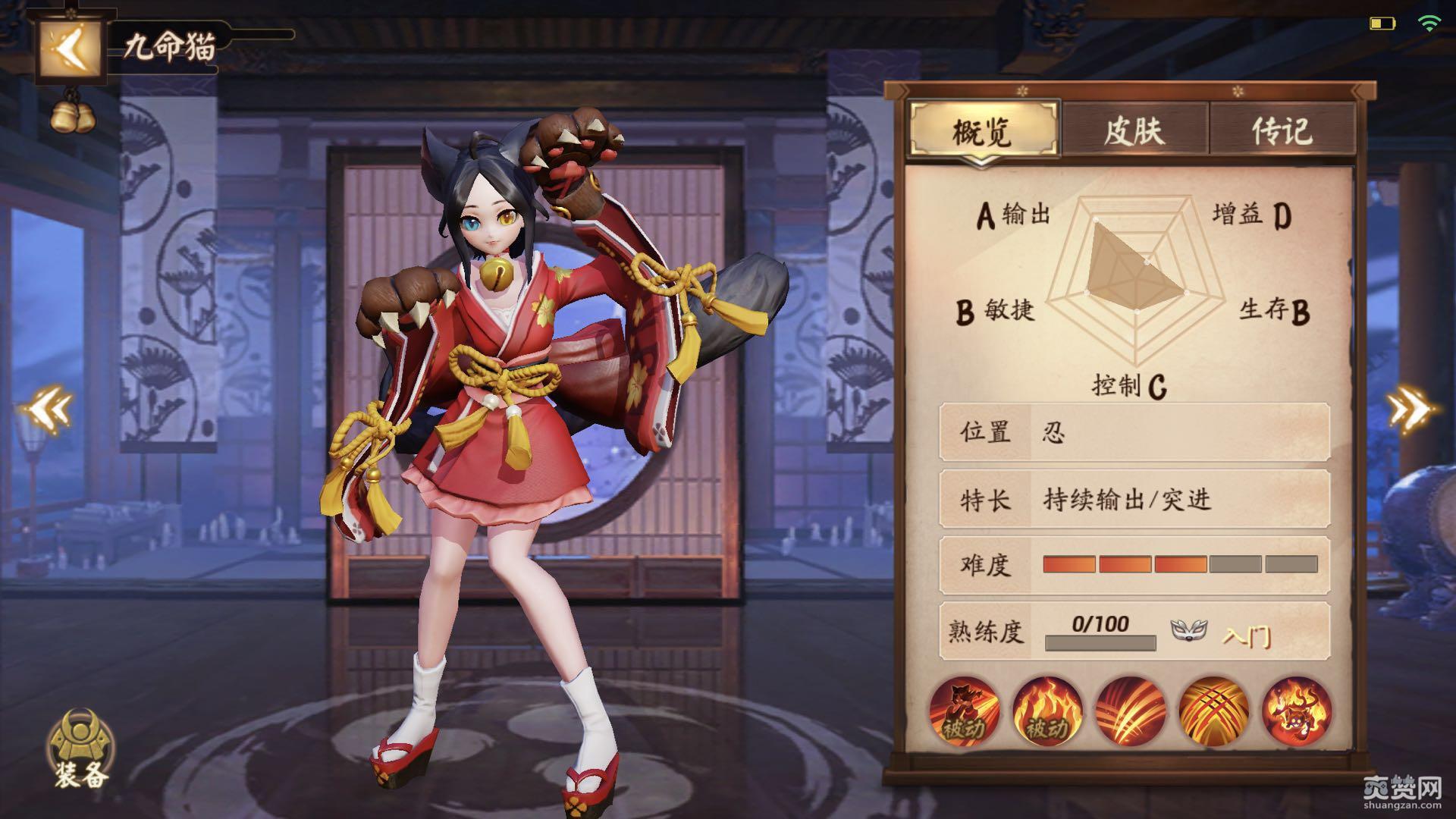Inspect the crossed claw marks skill icon
Screen dimensions: 1456x819
1213,711
